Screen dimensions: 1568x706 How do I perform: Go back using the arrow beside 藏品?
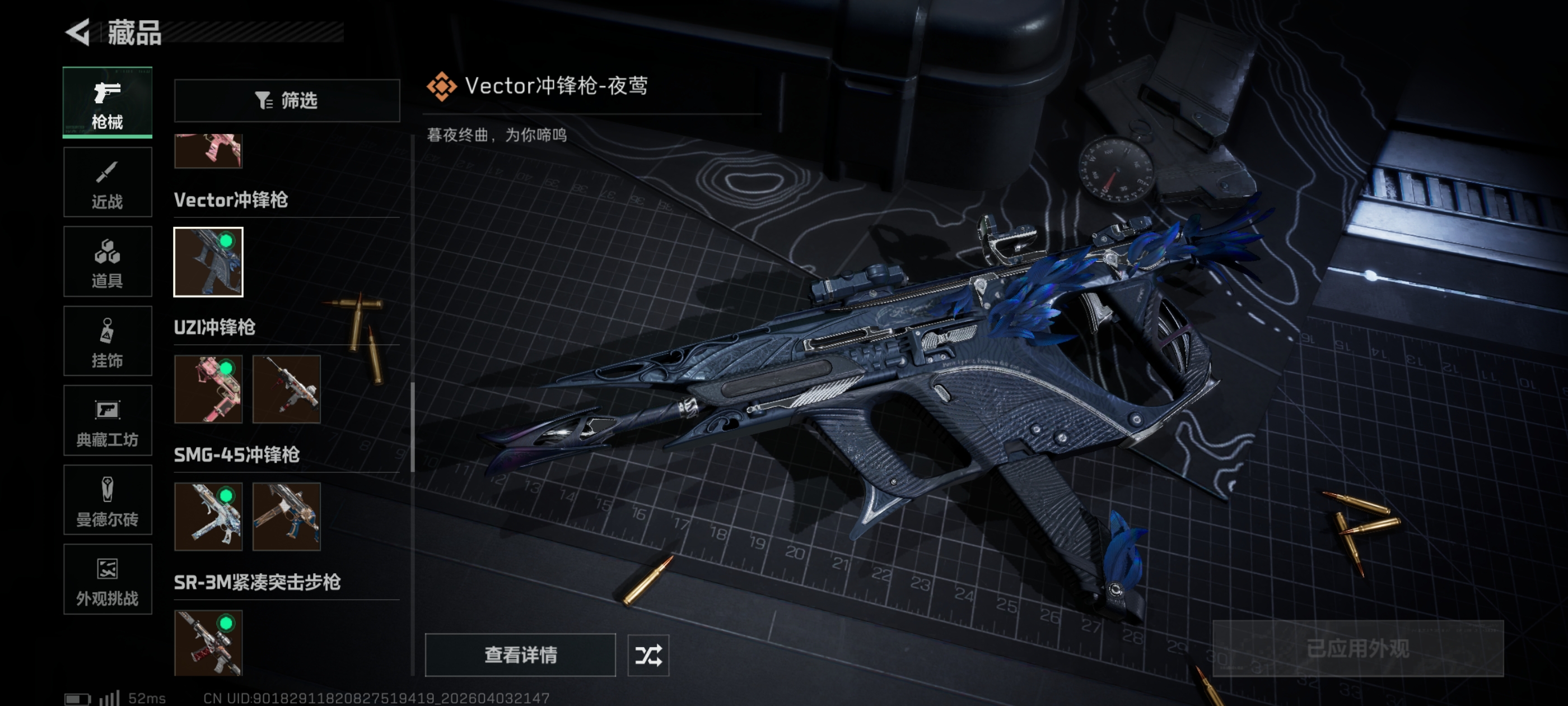coord(78,32)
